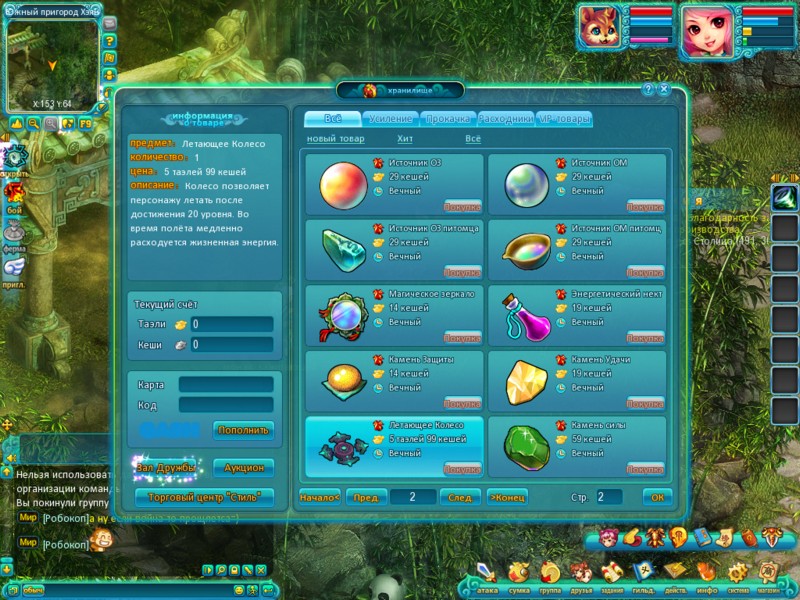Filter items by новый товар
The width and height of the screenshot is (800, 600).
335,139
